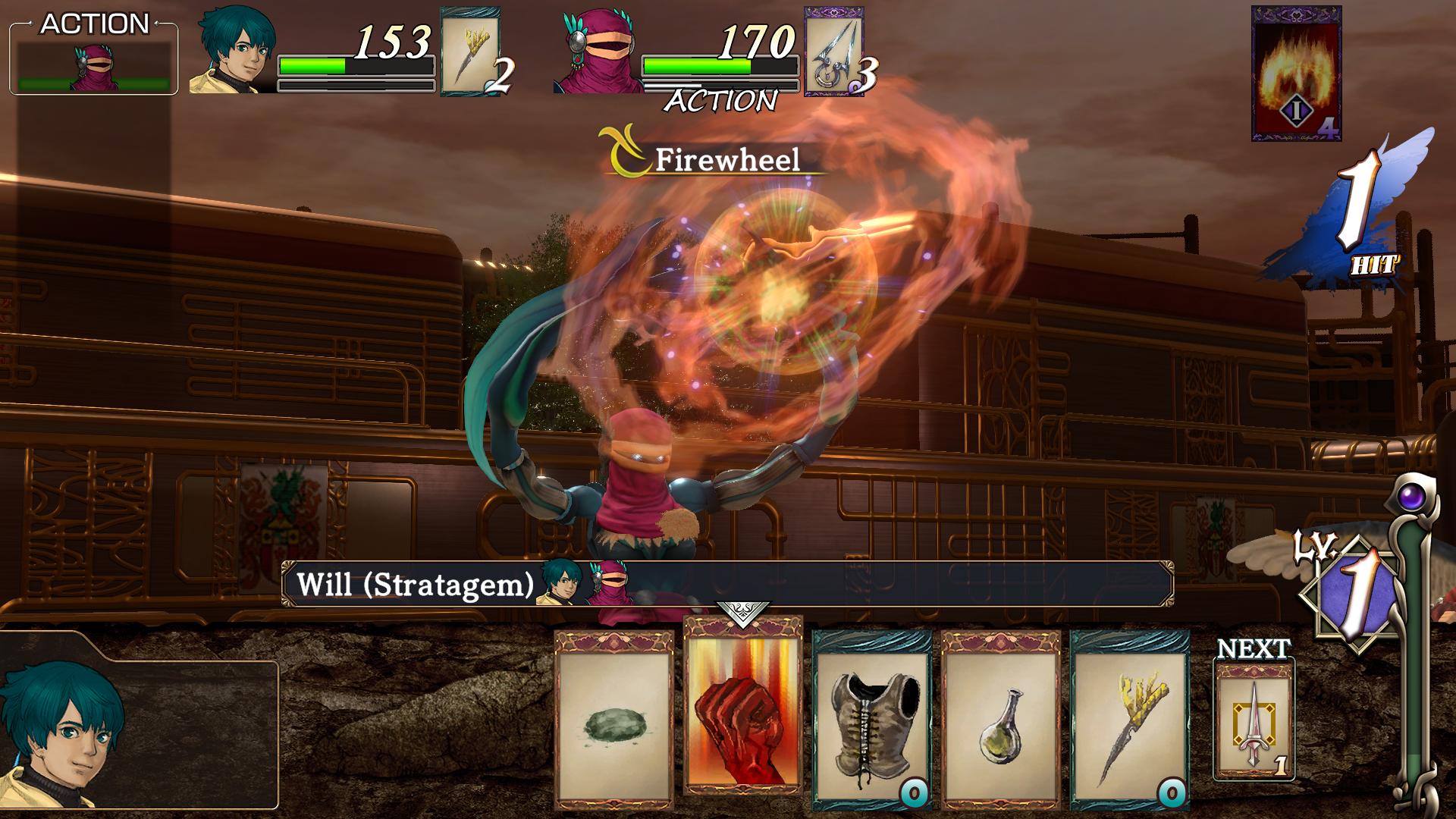Screen dimensions: 1456x819
Task: Click the green-haired hero's equipped weapon card
Action: [470, 51]
